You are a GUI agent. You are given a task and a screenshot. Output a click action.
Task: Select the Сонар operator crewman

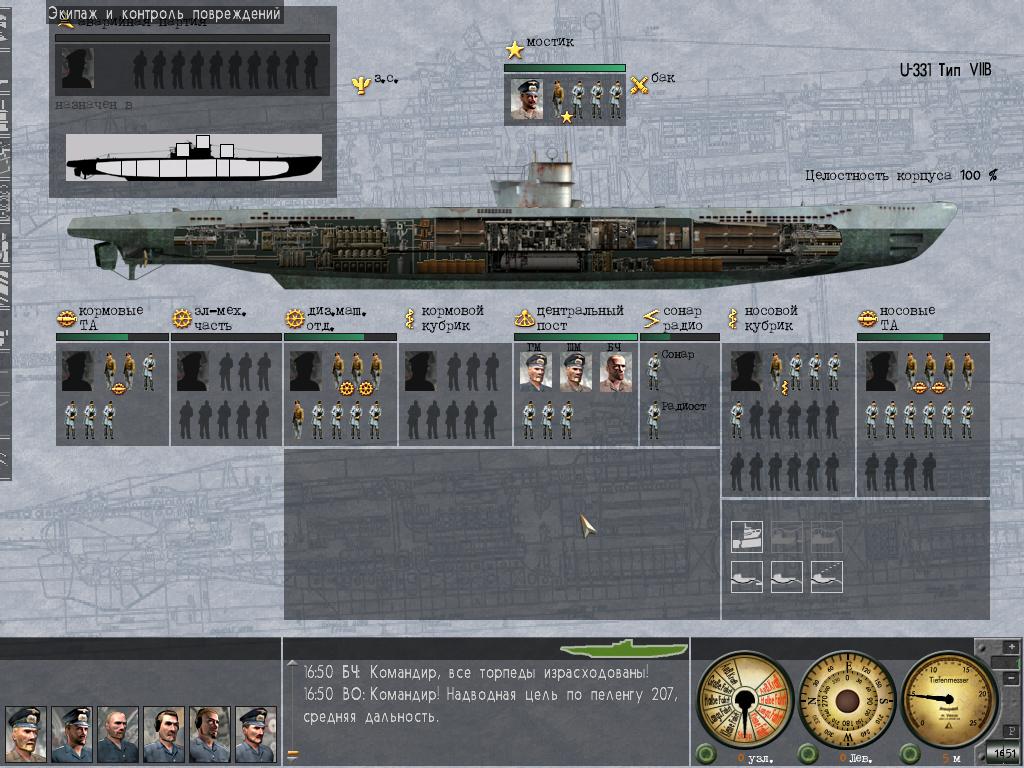(654, 370)
